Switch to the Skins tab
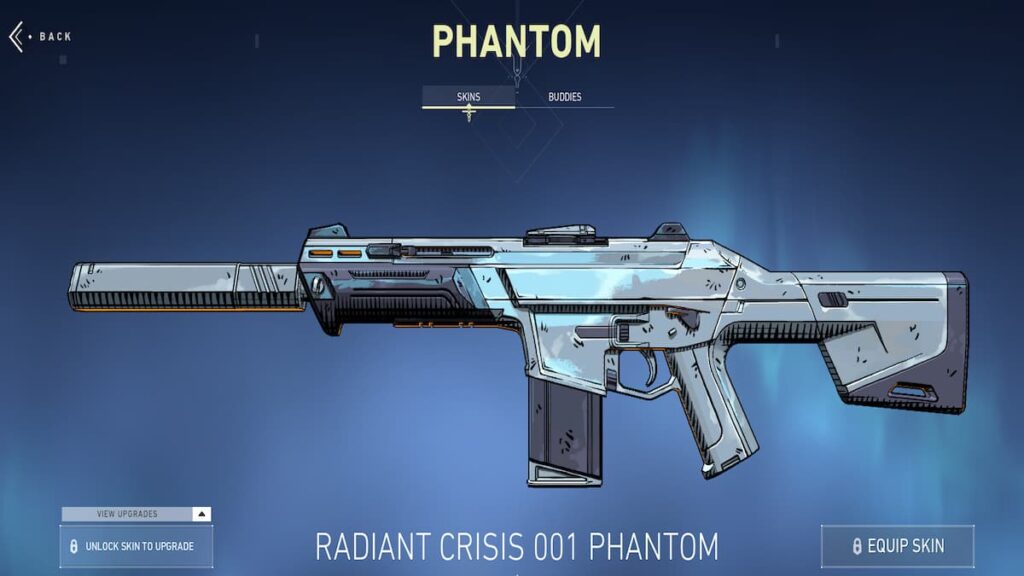This screenshot has width=1024, height=576. (x=468, y=97)
